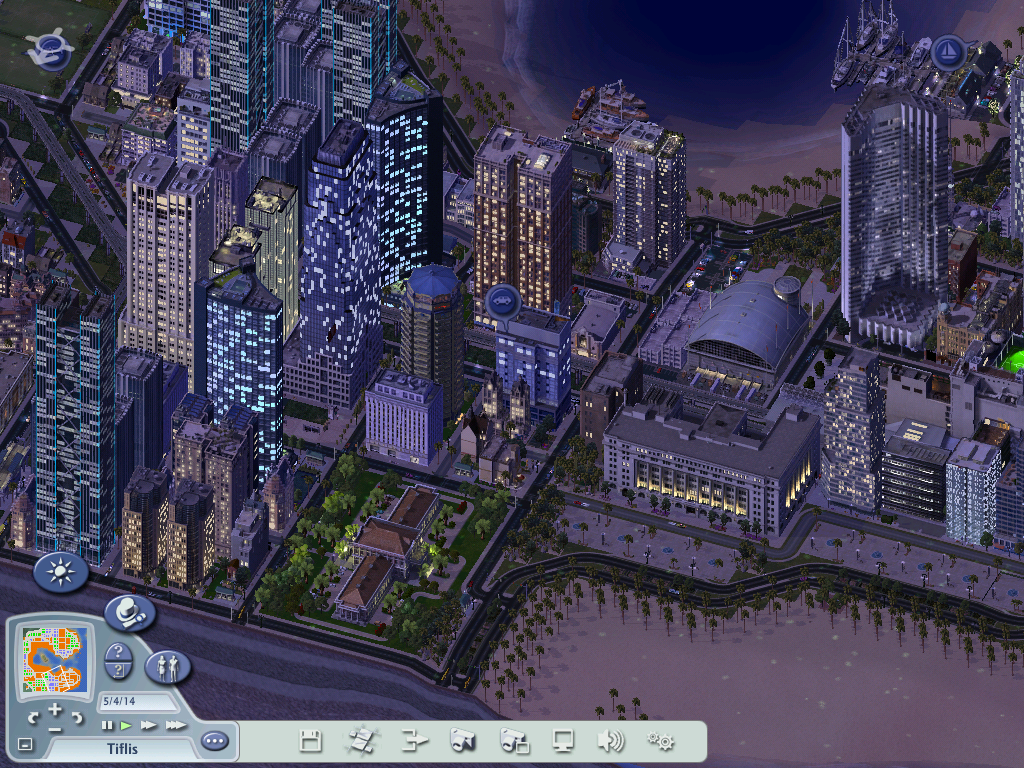Screen dimensions: 1024x768
Task: Open game settings with the gears icon
Action: click(660, 741)
